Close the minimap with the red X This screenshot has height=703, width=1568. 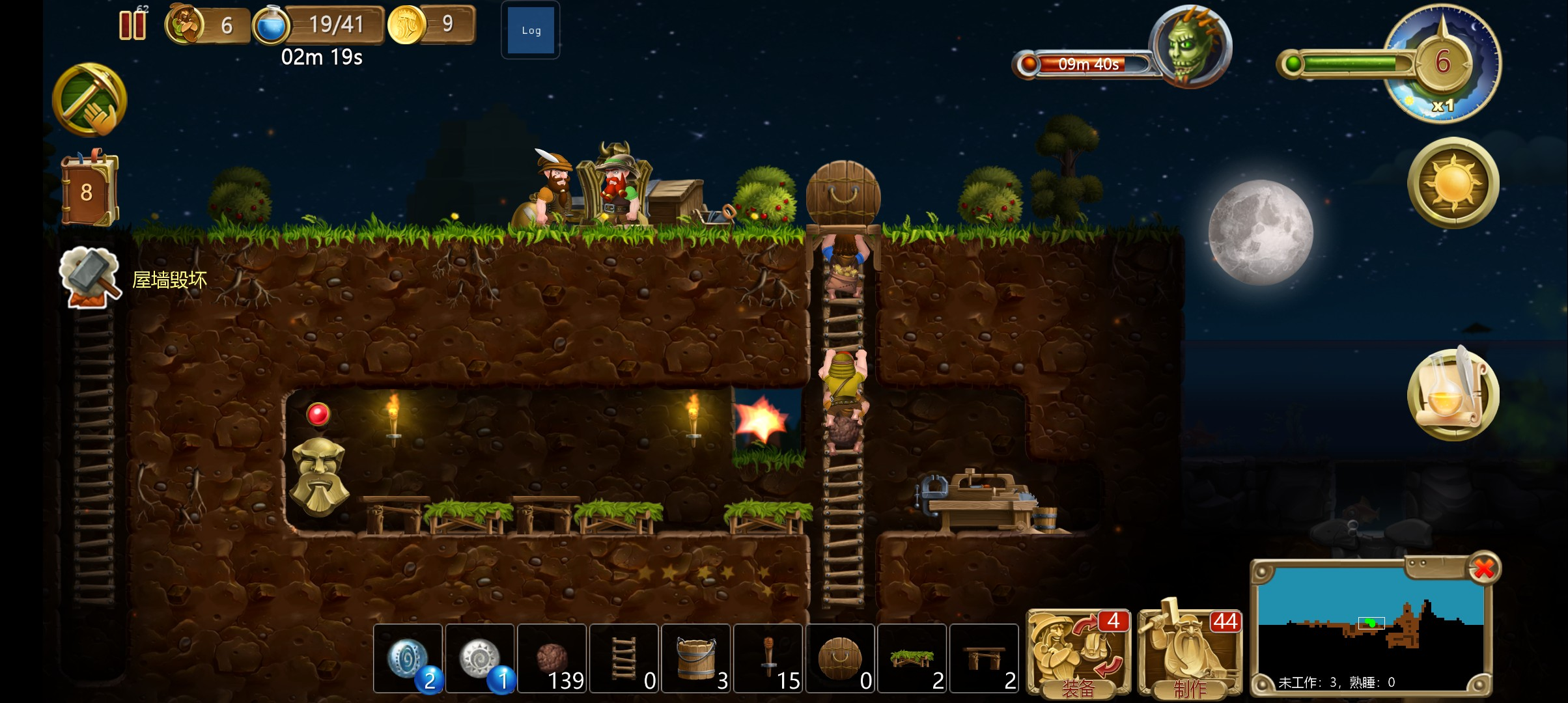(x=1484, y=568)
